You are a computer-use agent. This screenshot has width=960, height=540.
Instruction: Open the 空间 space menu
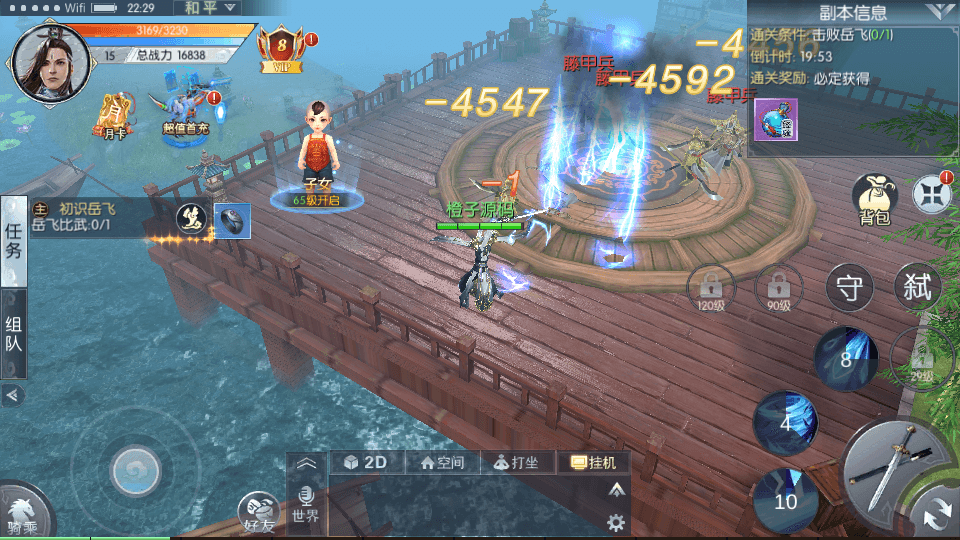[x=442, y=462]
